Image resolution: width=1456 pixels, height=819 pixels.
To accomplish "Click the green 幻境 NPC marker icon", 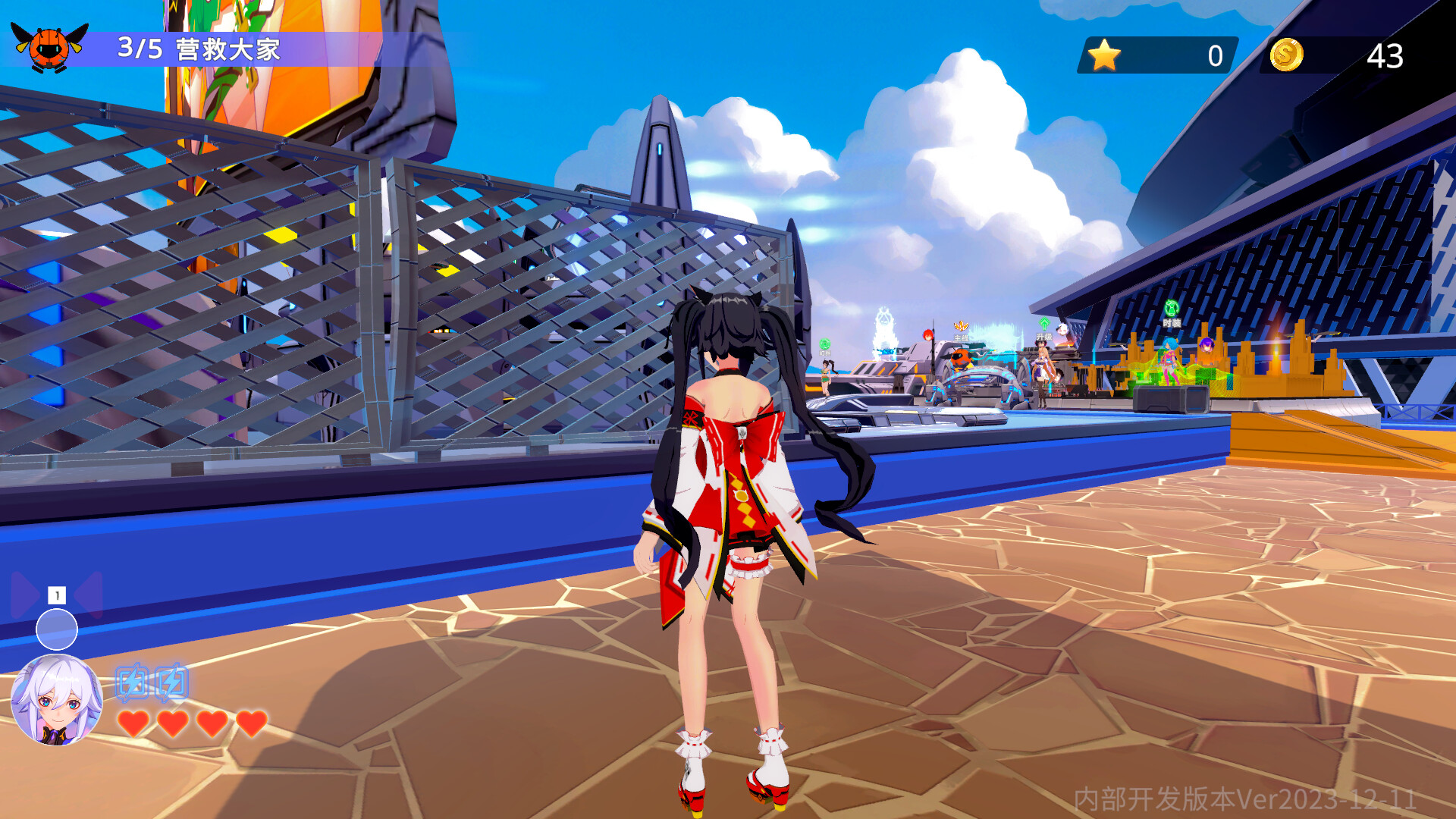I will (x=824, y=344).
